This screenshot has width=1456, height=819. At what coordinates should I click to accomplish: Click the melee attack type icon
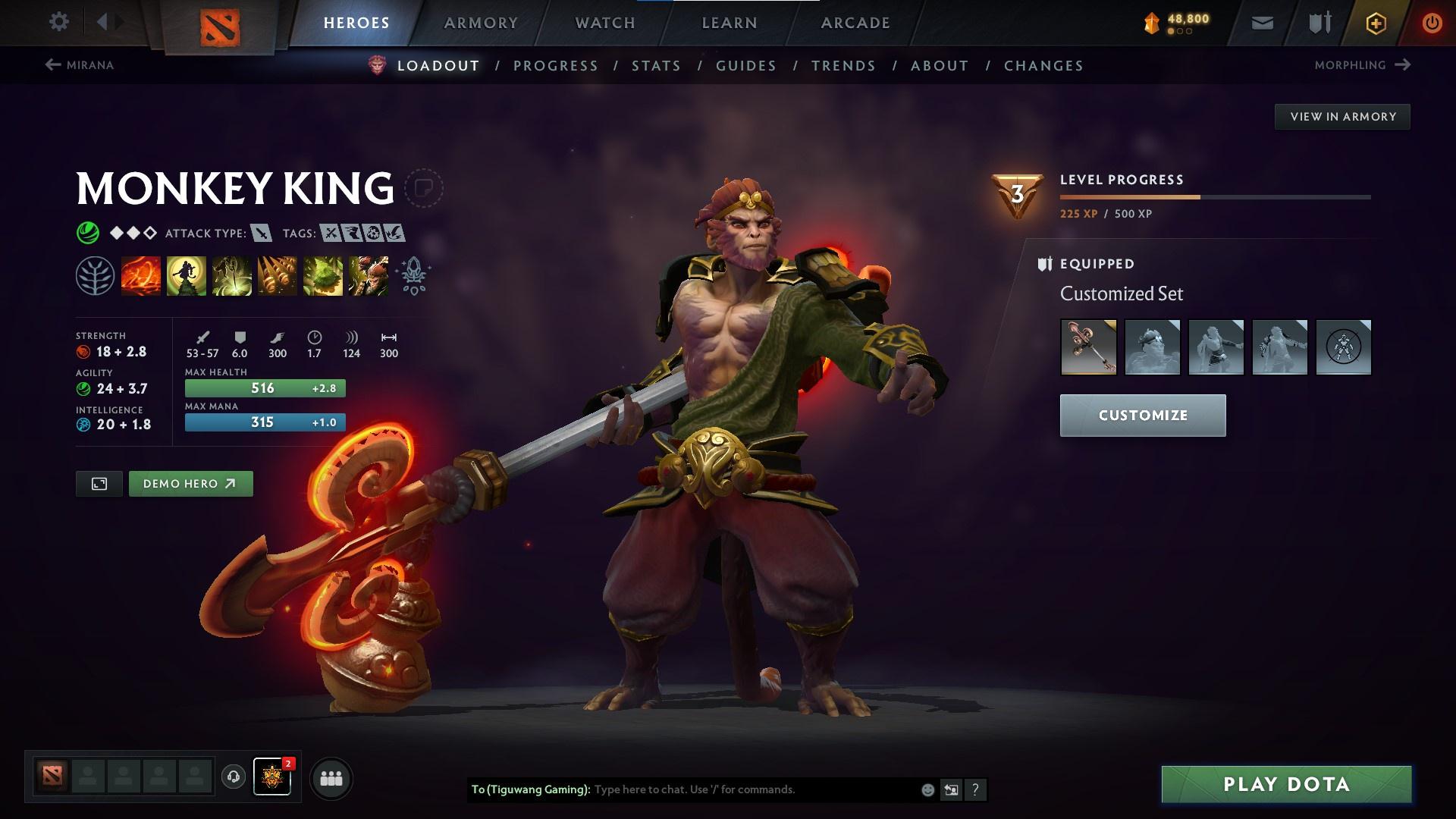tap(262, 233)
